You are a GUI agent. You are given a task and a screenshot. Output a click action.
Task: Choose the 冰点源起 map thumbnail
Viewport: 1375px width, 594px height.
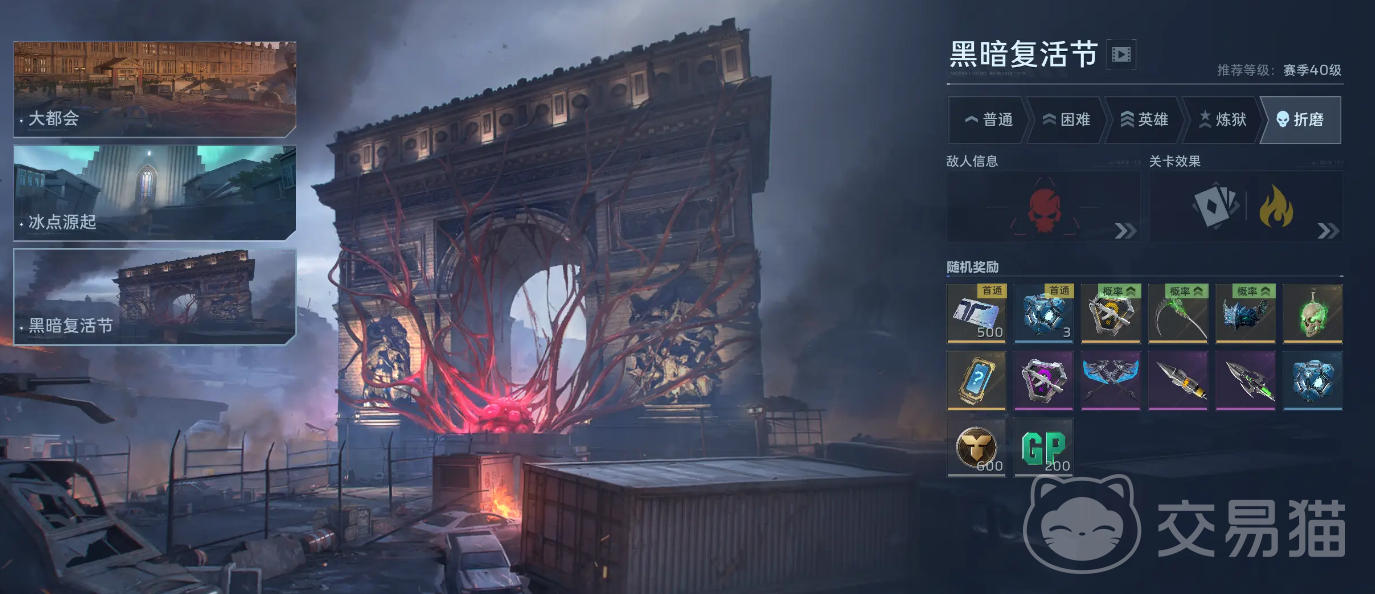pos(154,193)
